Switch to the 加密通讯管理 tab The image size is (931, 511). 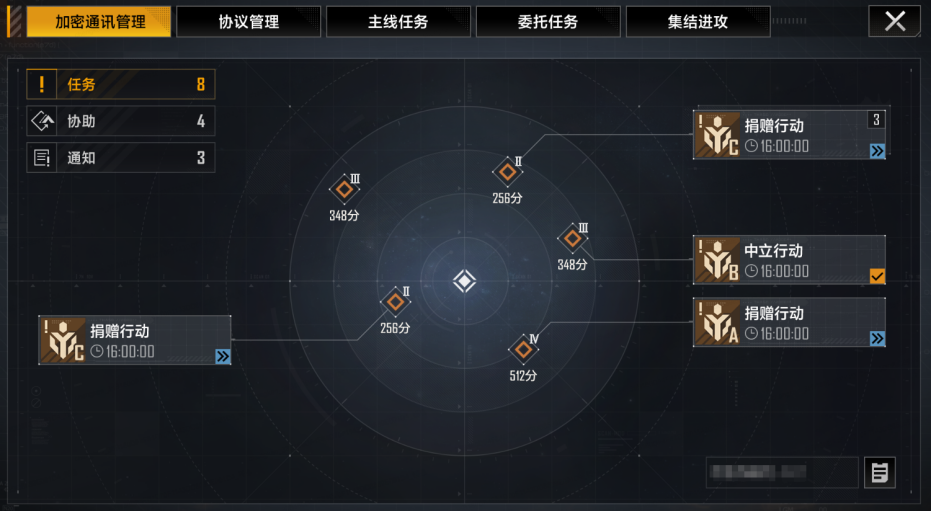pyautogui.click(x=98, y=22)
